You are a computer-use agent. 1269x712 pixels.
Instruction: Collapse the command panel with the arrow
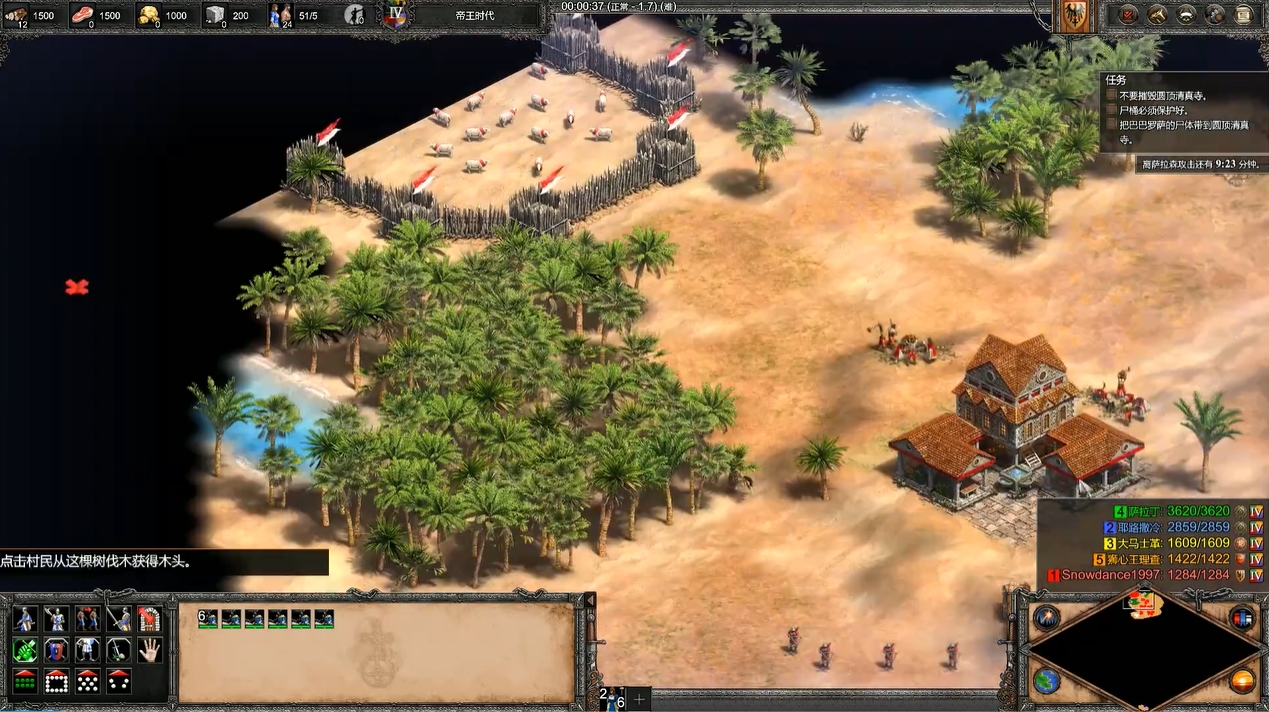(x=590, y=599)
